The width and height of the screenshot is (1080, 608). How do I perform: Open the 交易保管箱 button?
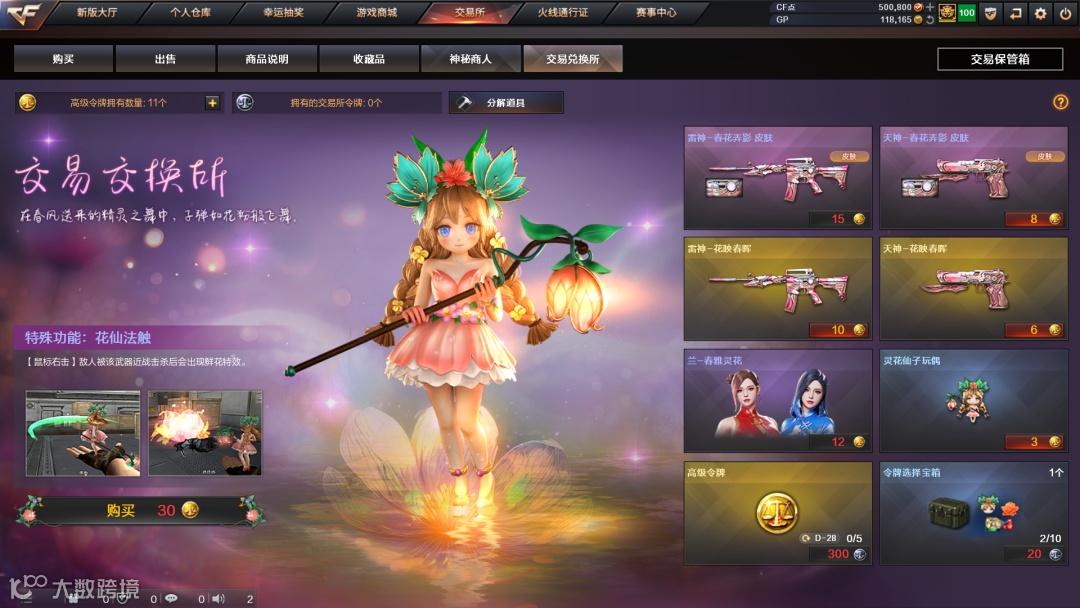pos(1000,59)
